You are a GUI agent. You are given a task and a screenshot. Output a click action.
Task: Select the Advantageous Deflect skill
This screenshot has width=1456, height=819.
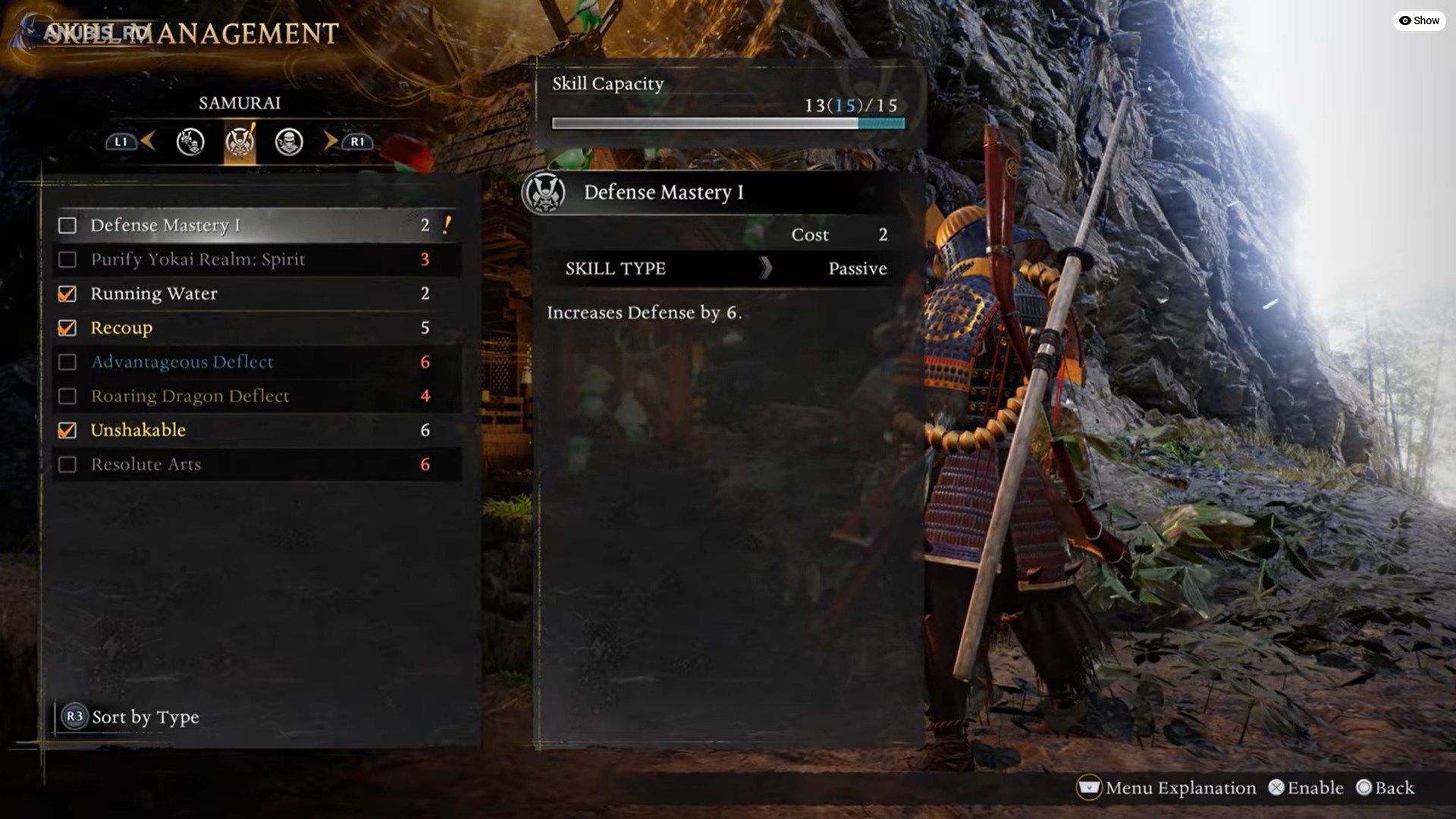coord(256,362)
